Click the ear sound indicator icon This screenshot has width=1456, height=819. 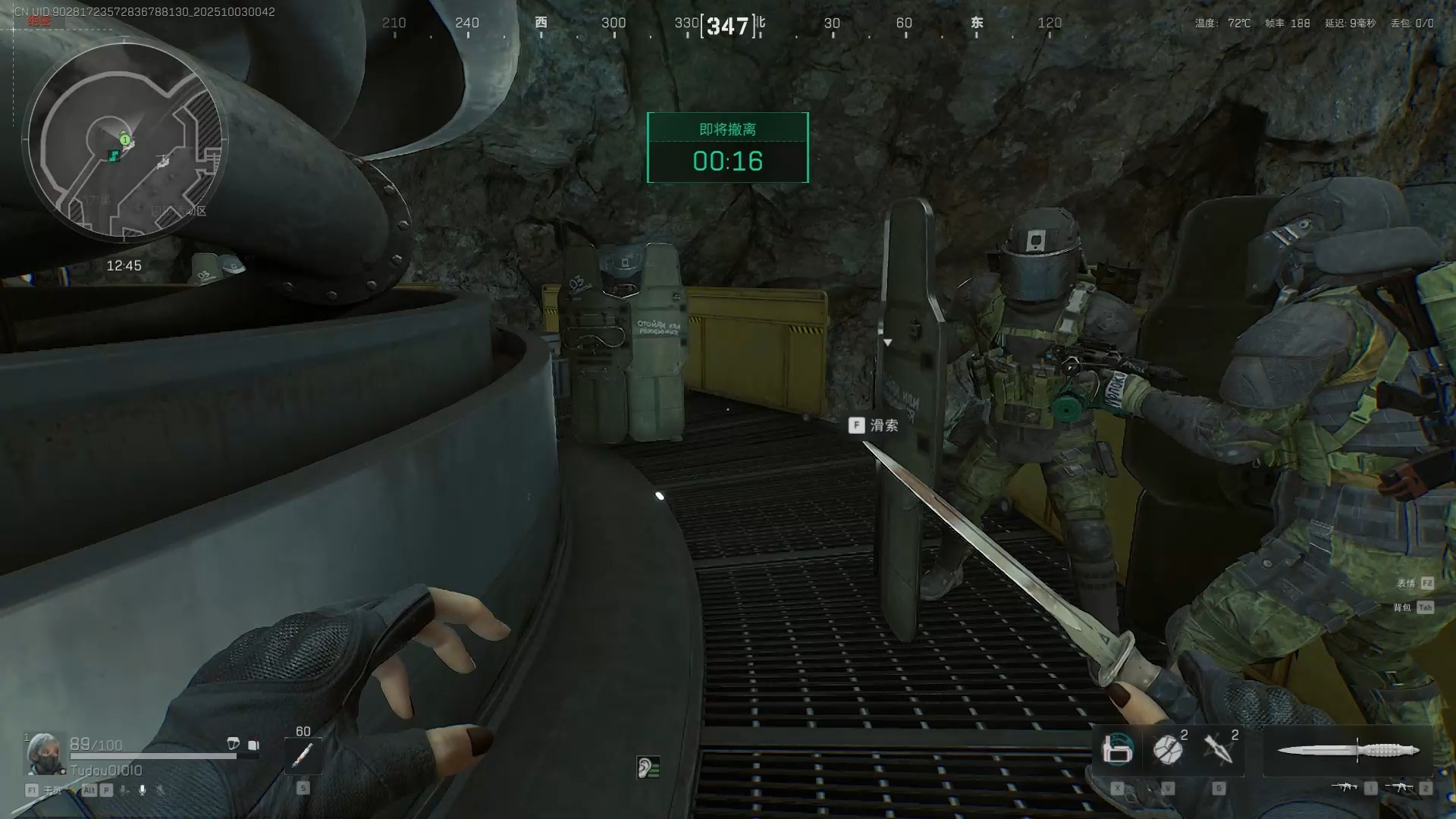tap(648, 767)
